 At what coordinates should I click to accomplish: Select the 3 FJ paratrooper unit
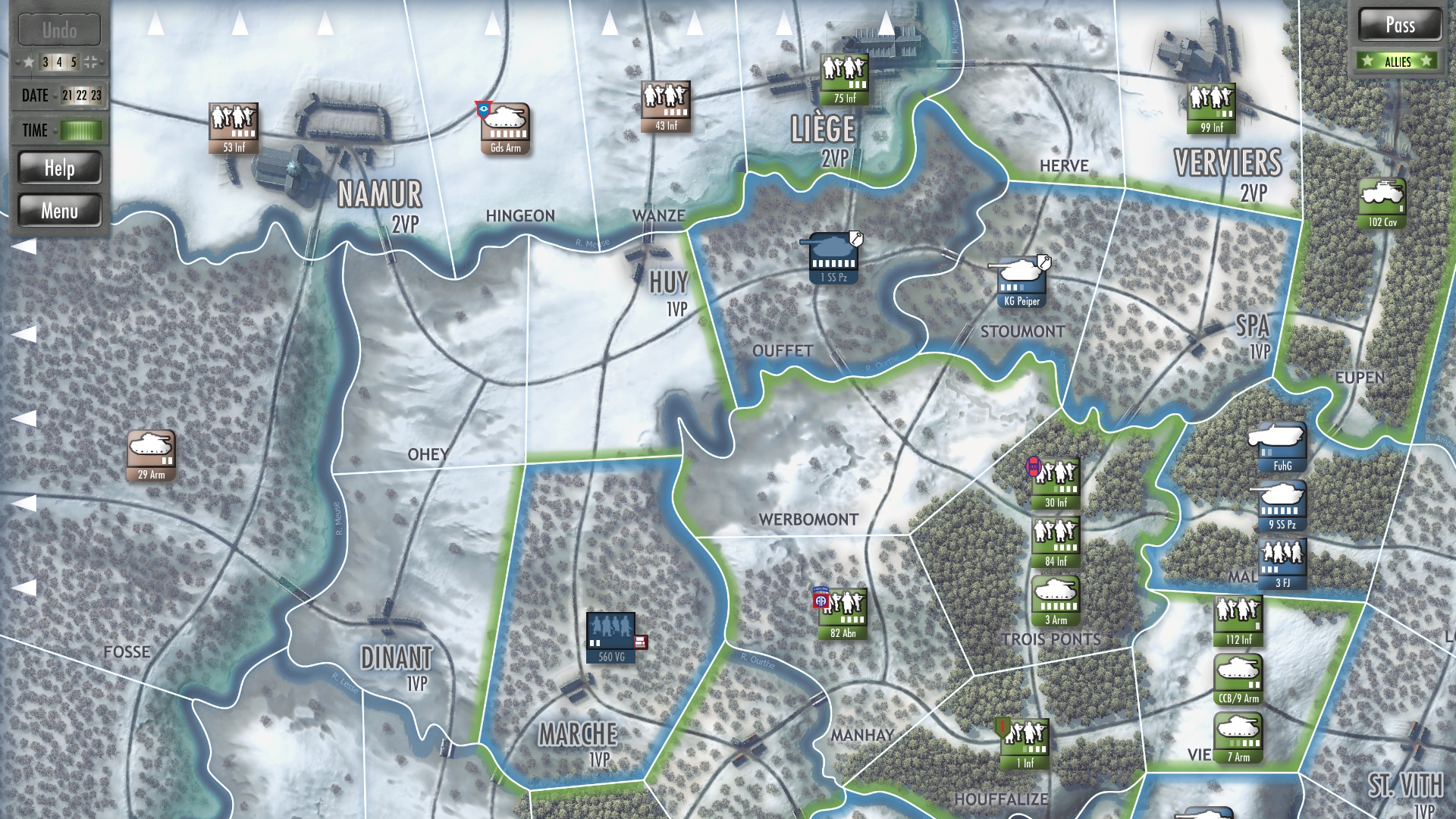click(x=1283, y=561)
